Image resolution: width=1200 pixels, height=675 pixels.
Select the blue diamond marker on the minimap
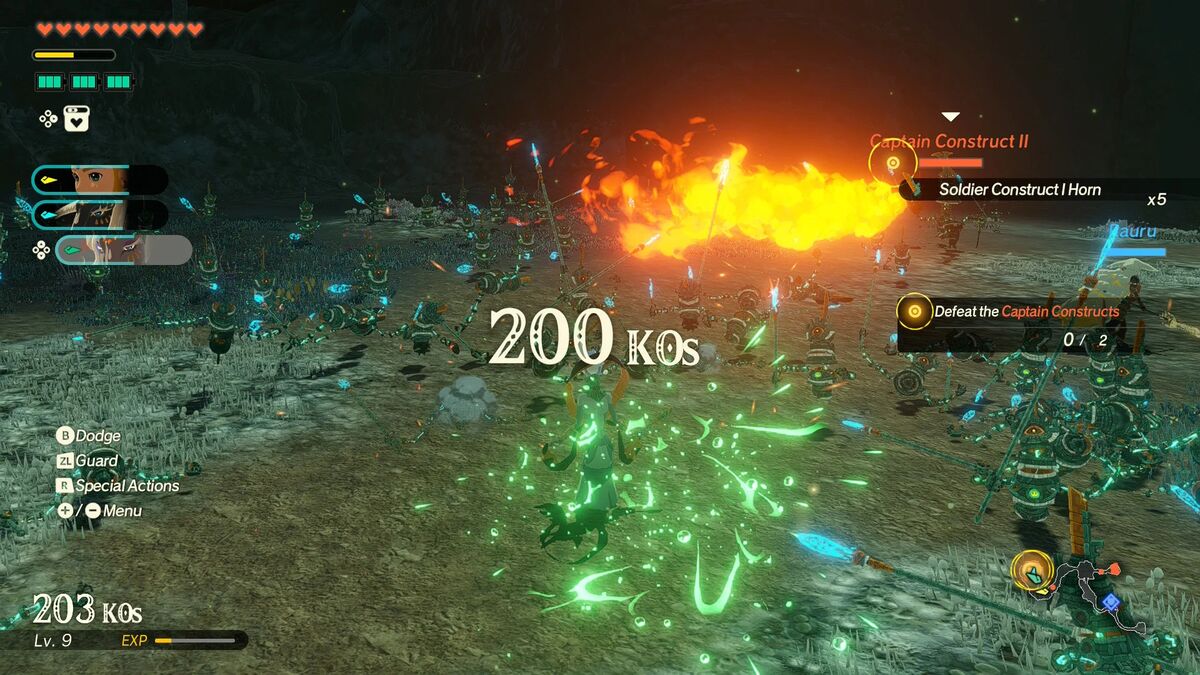[x=1109, y=602]
